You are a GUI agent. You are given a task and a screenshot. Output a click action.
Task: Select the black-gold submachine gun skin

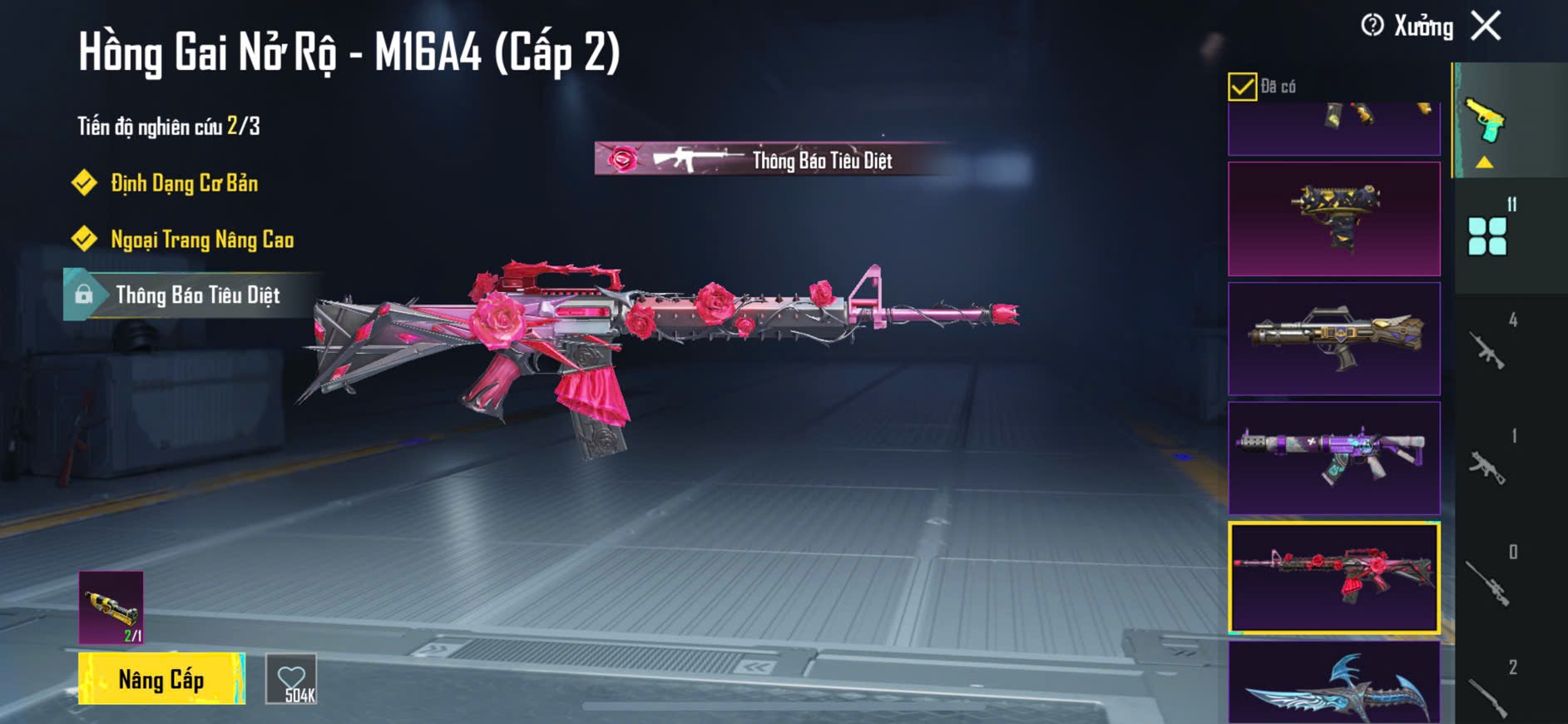click(x=1334, y=219)
